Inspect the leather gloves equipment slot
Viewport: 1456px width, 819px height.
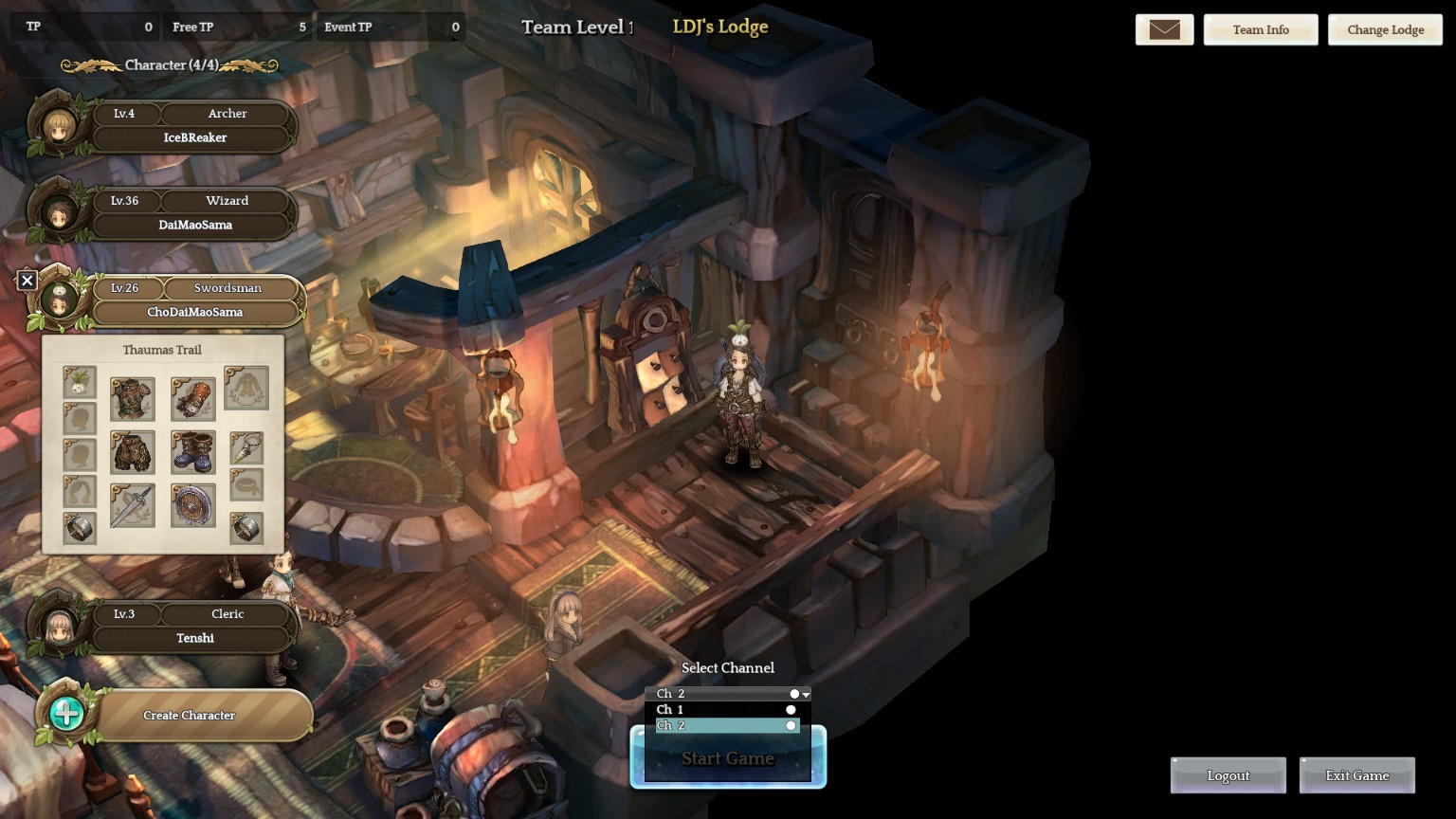click(193, 398)
